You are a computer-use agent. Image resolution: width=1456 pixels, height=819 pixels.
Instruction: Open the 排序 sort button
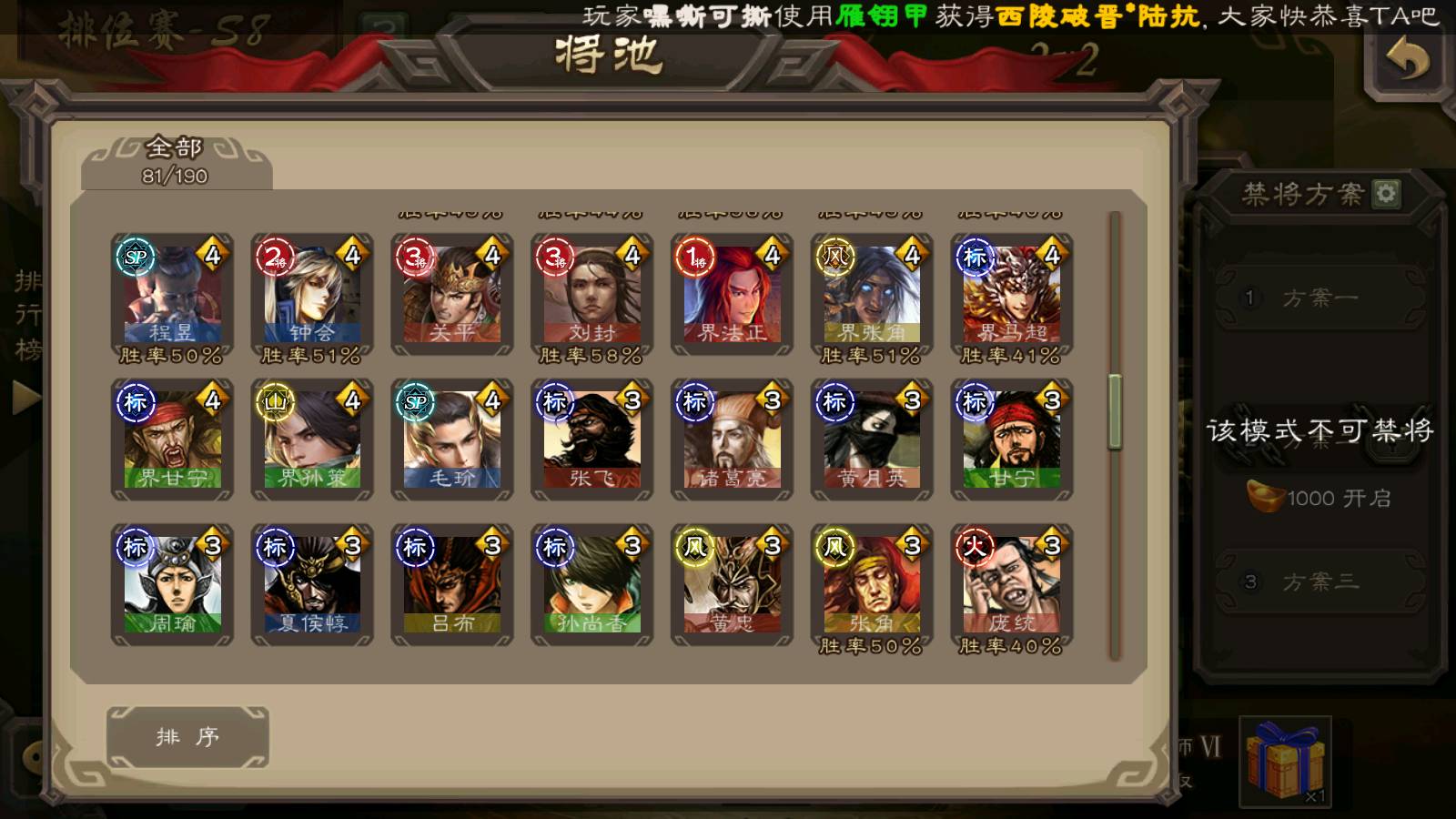[x=187, y=736]
